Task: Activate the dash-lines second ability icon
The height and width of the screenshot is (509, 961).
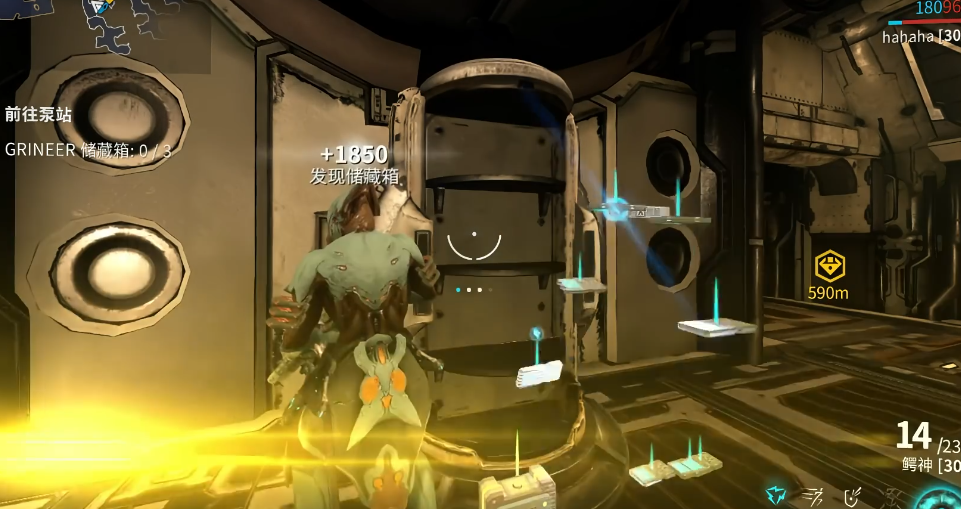Action: (814, 494)
